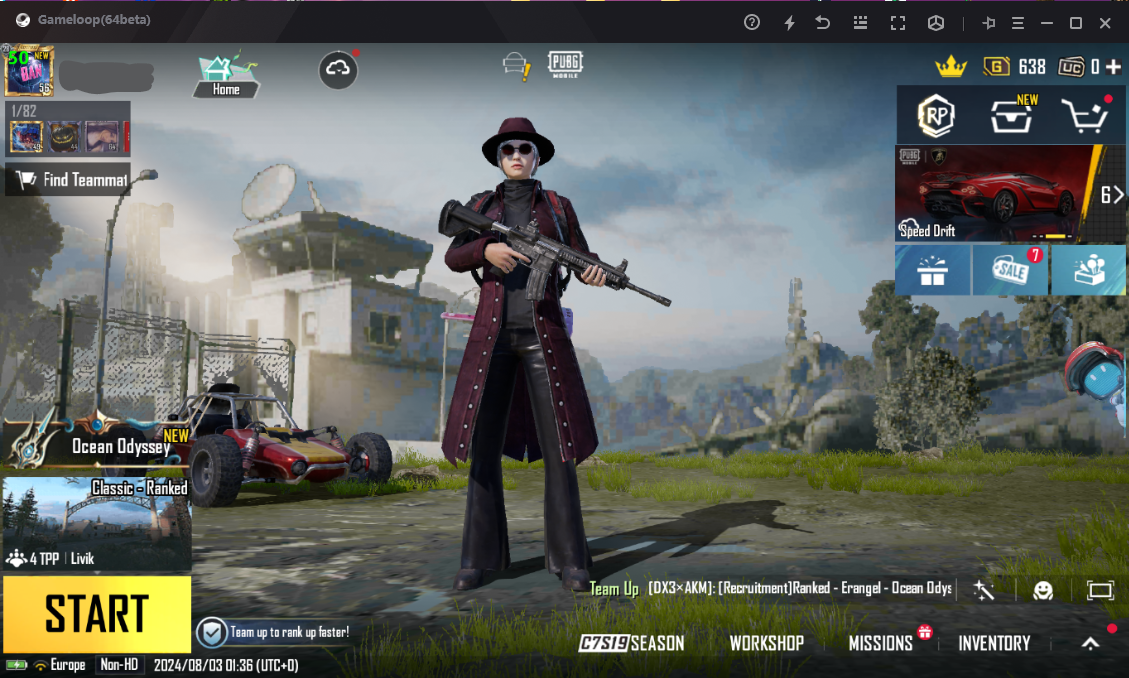This screenshot has width=1129, height=678.
Task: Open the player profile avatar
Action: (x=29, y=70)
